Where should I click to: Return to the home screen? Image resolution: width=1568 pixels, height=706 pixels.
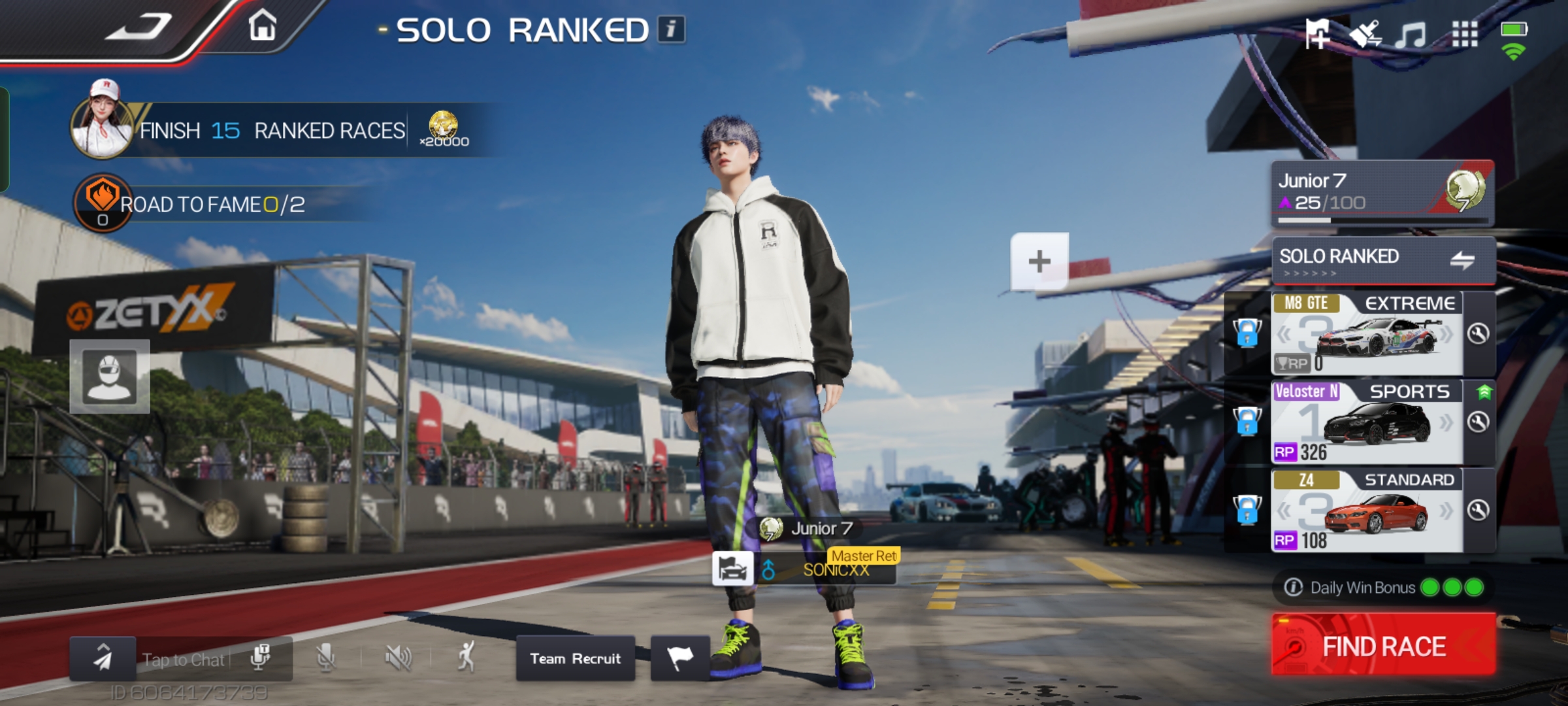pos(262,27)
